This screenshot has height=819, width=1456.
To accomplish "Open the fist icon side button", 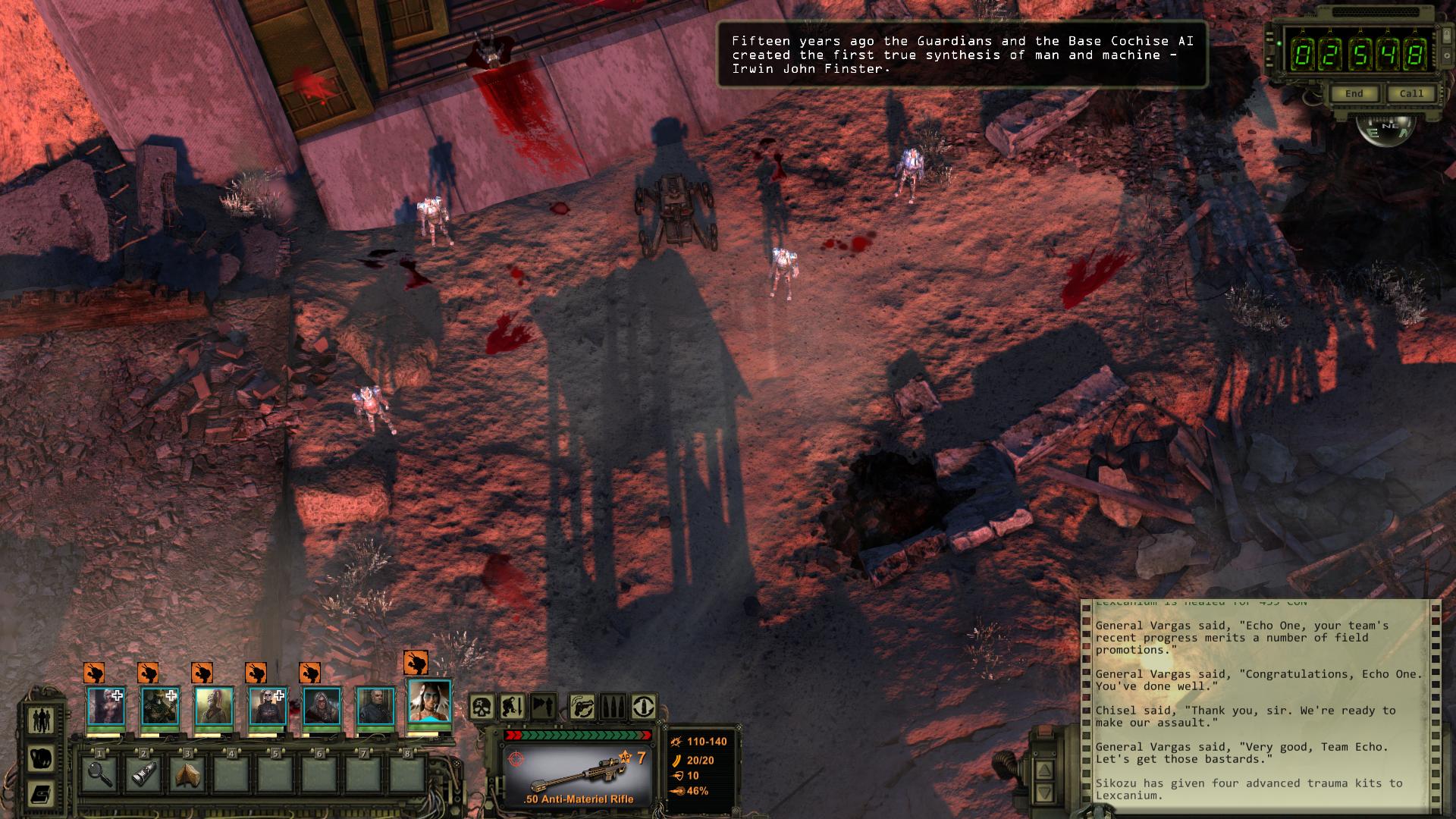I will coord(41,758).
